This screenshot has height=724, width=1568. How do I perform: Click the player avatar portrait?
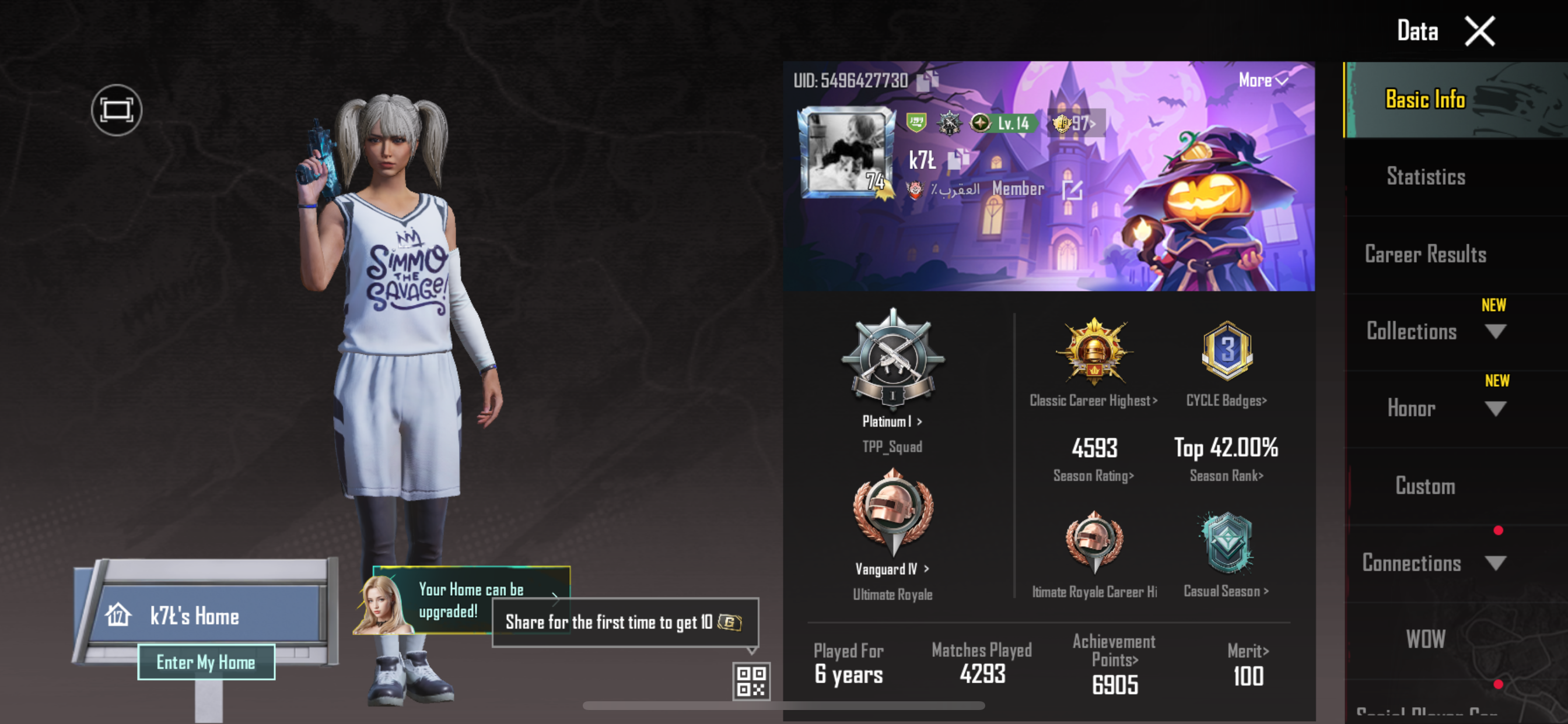tap(846, 152)
